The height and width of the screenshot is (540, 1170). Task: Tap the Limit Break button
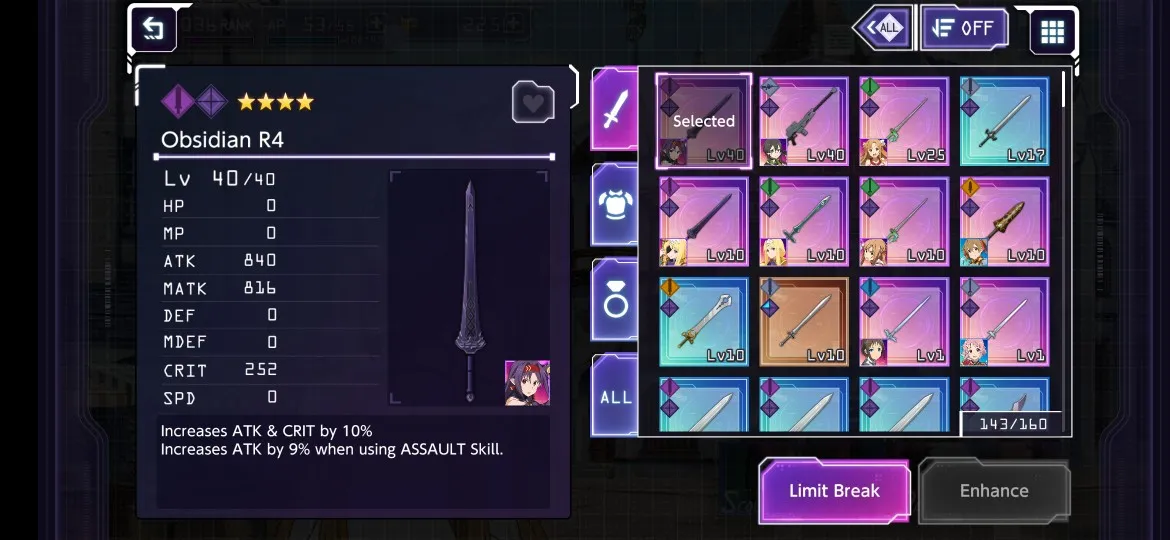[834, 491]
